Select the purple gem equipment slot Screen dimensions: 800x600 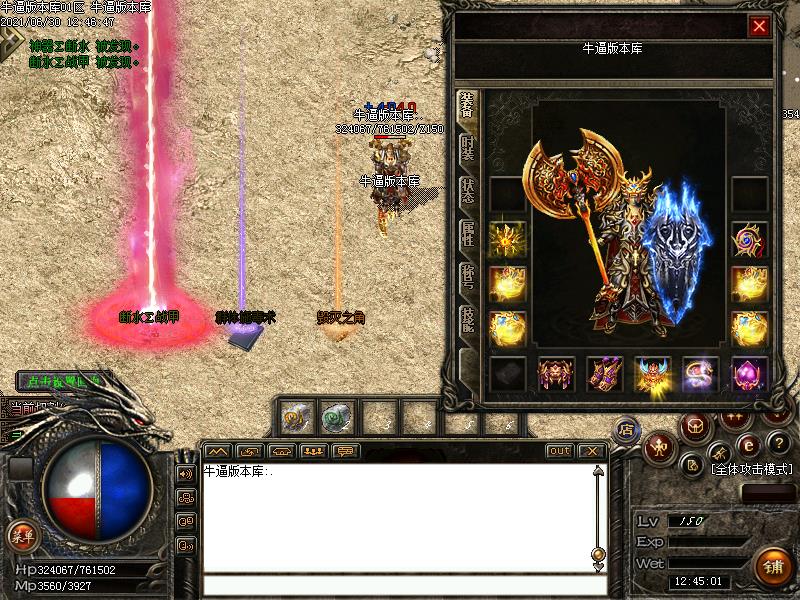(749, 374)
